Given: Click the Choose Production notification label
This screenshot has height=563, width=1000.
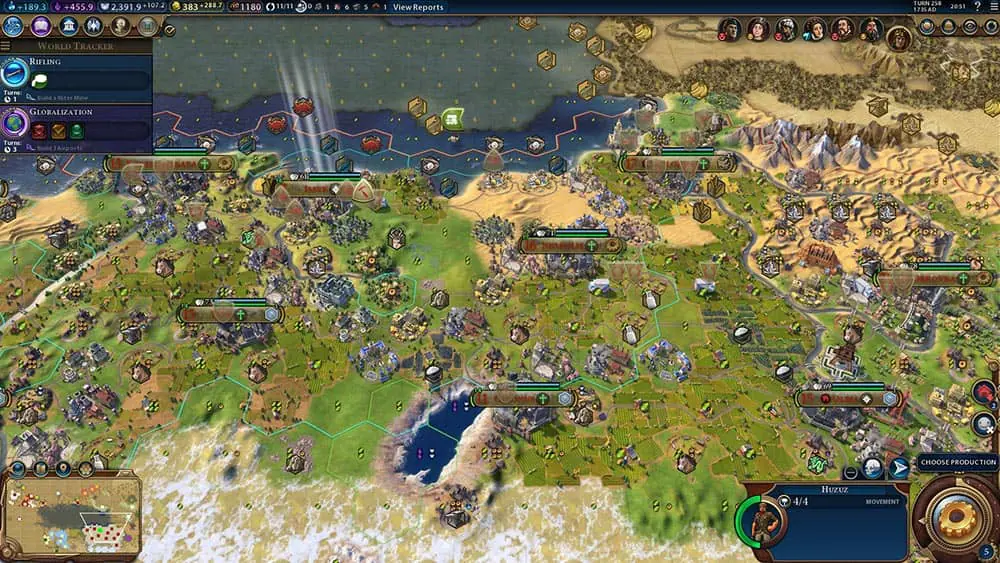Looking at the screenshot, I should coord(957,462).
